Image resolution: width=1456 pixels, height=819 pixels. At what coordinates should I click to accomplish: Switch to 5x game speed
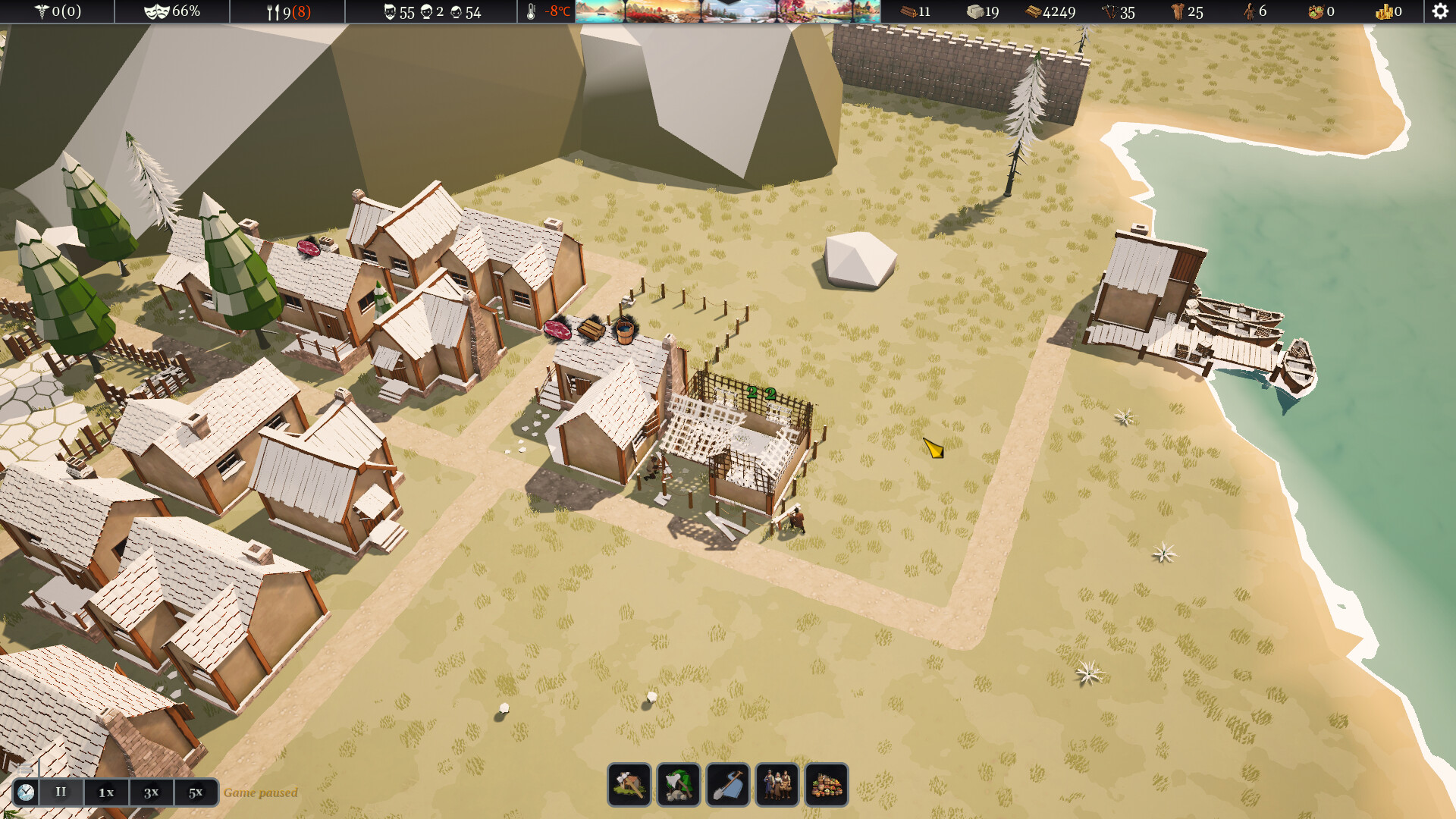[195, 792]
